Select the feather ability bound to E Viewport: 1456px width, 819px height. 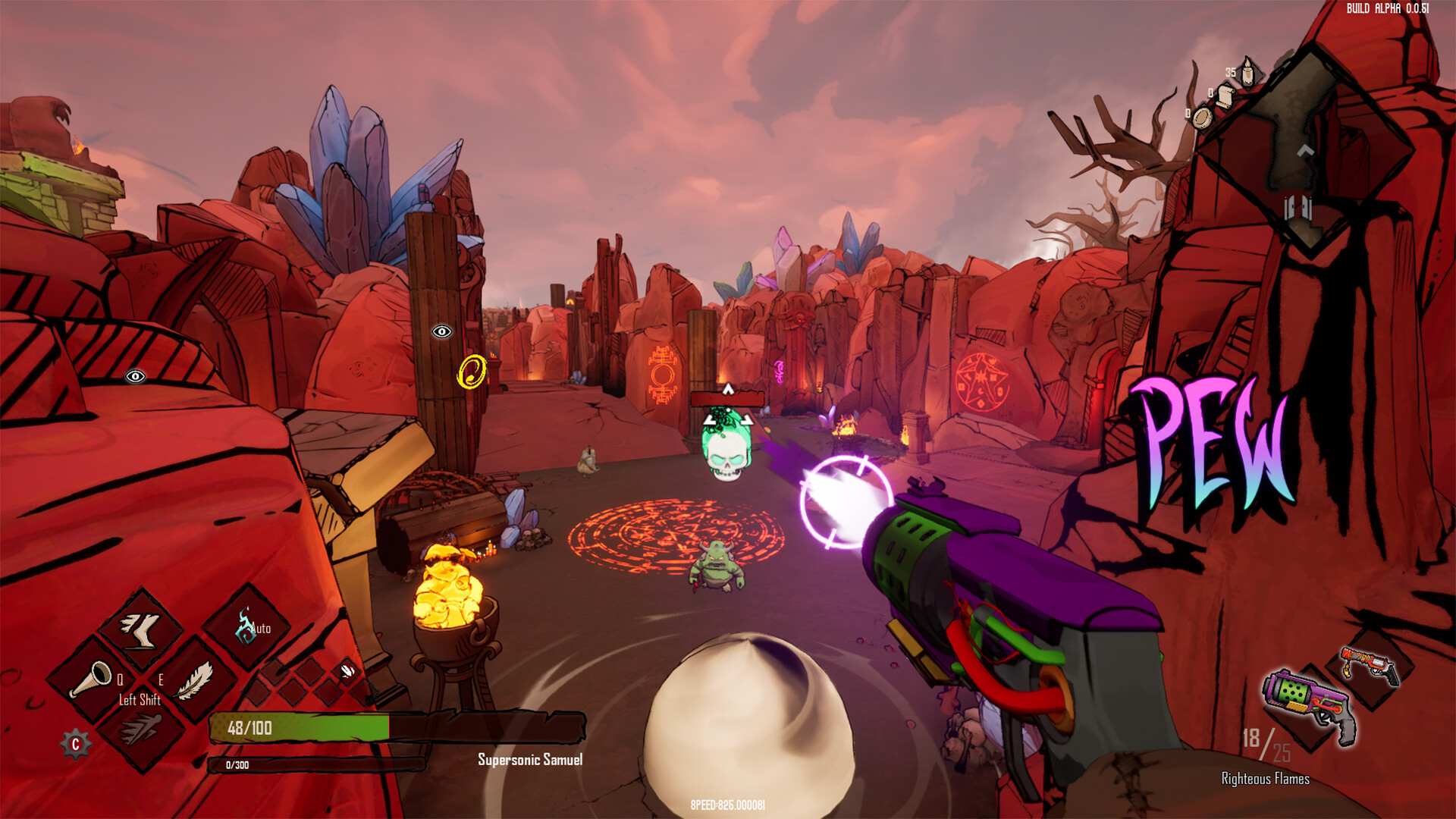pyautogui.click(x=195, y=682)
